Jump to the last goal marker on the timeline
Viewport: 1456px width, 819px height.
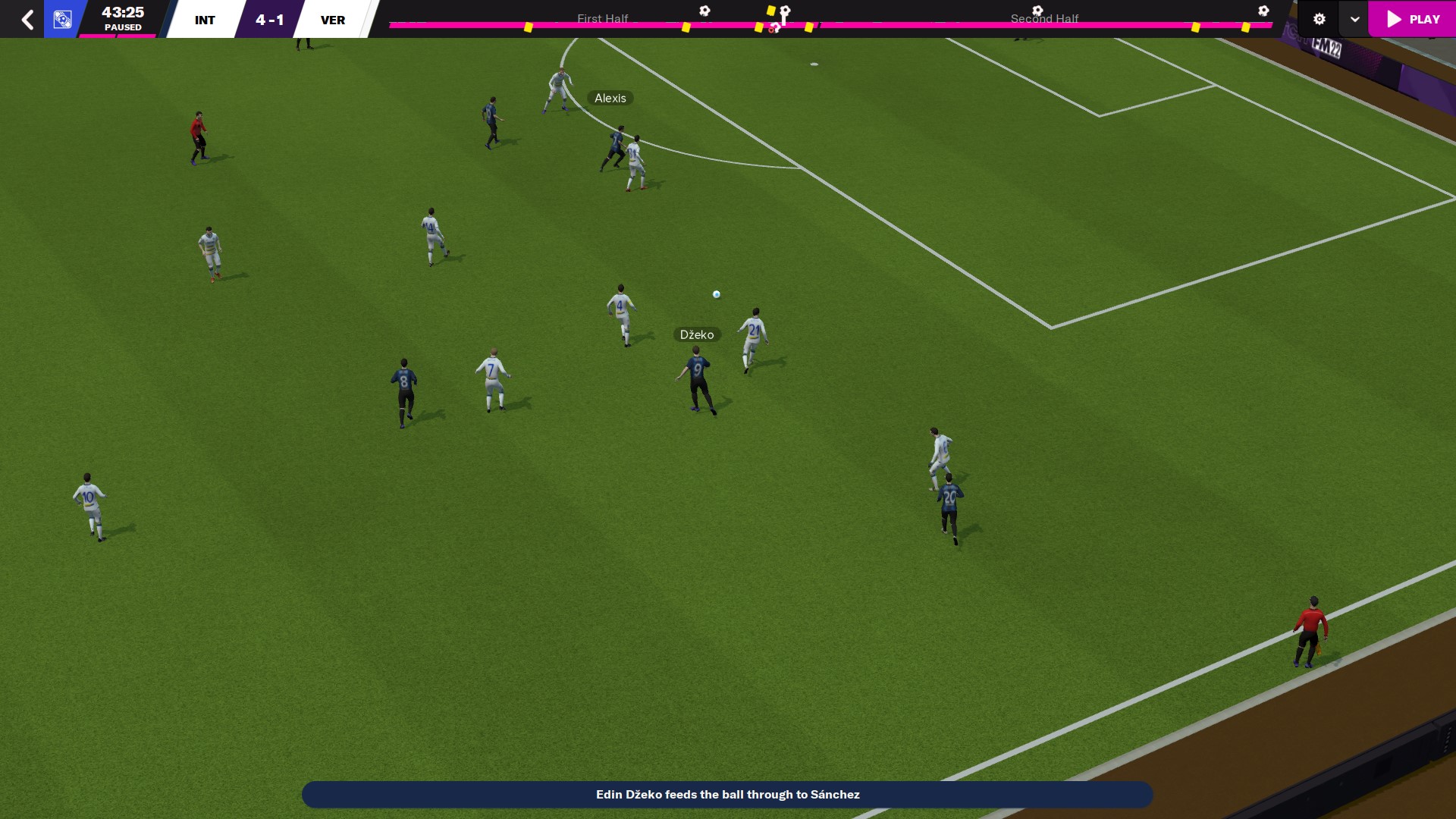tap(1263, 11)
